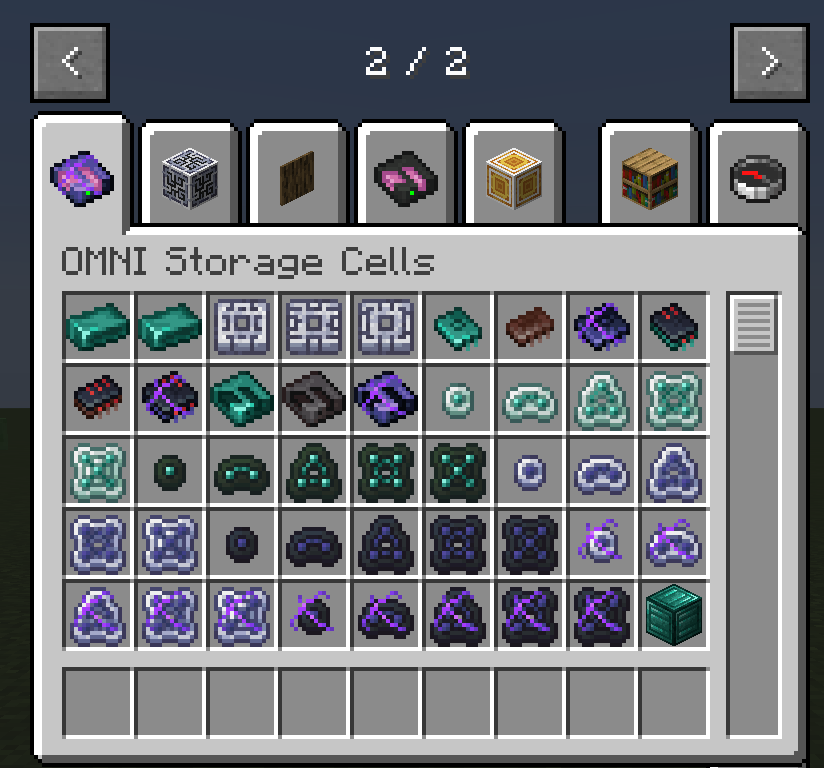This screenshot has height=768, width=824.
Task: Go to the previous creative tab page
Action: pyautogui.click(x=70, y=62)
